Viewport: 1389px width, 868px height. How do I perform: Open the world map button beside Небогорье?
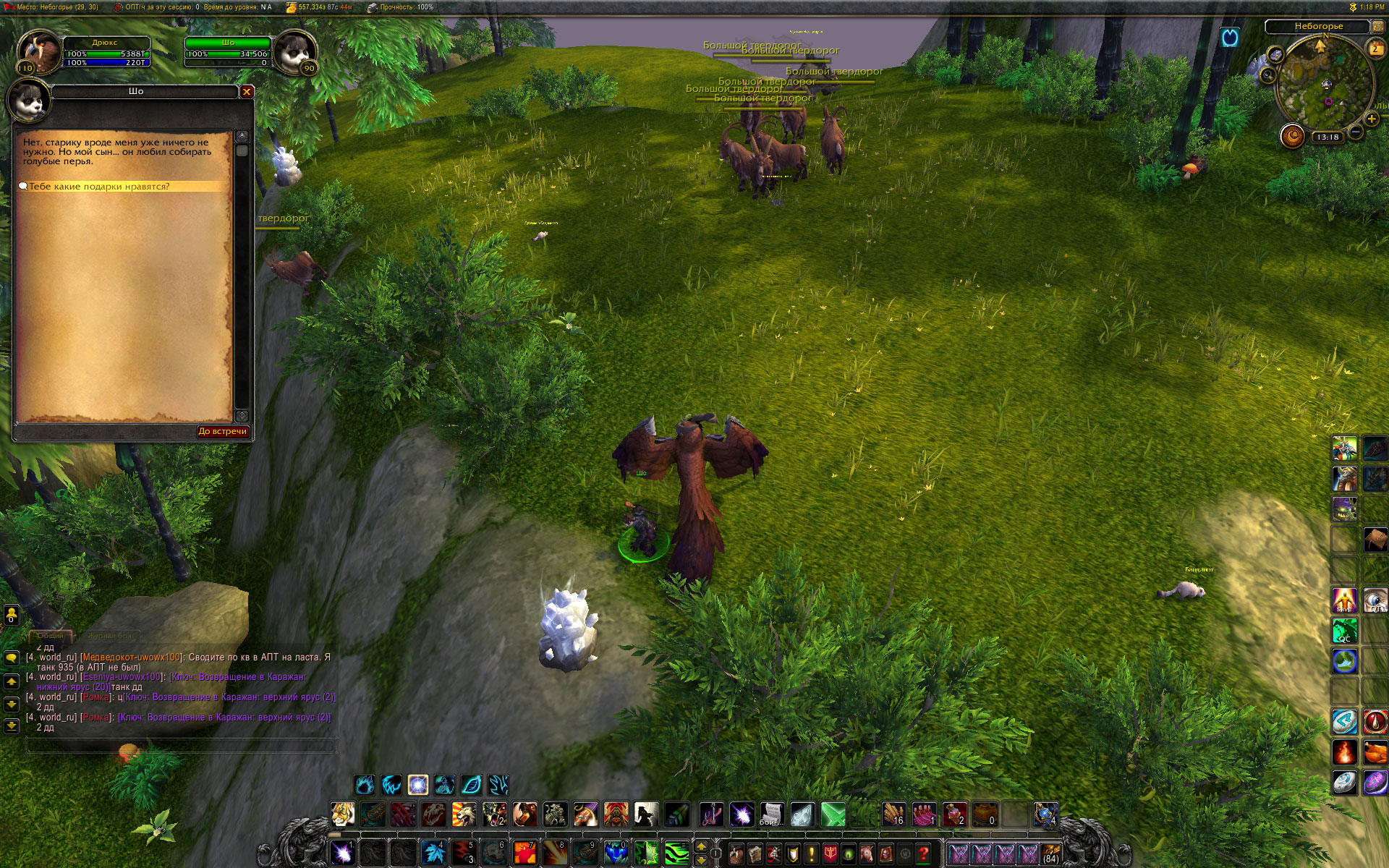pos(1378,27)
